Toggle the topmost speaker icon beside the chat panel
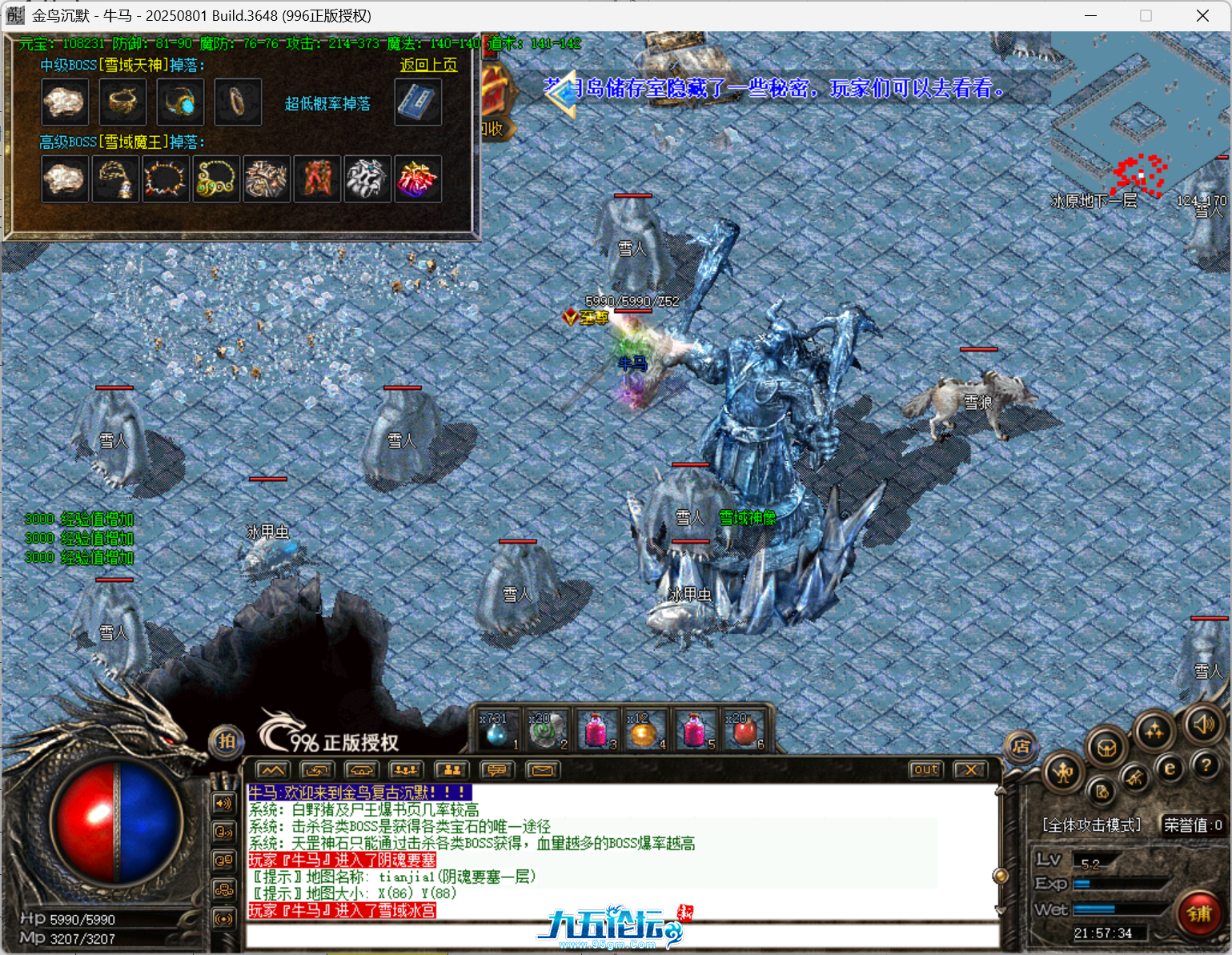The image size is (1232, 955). coord(222,804)
